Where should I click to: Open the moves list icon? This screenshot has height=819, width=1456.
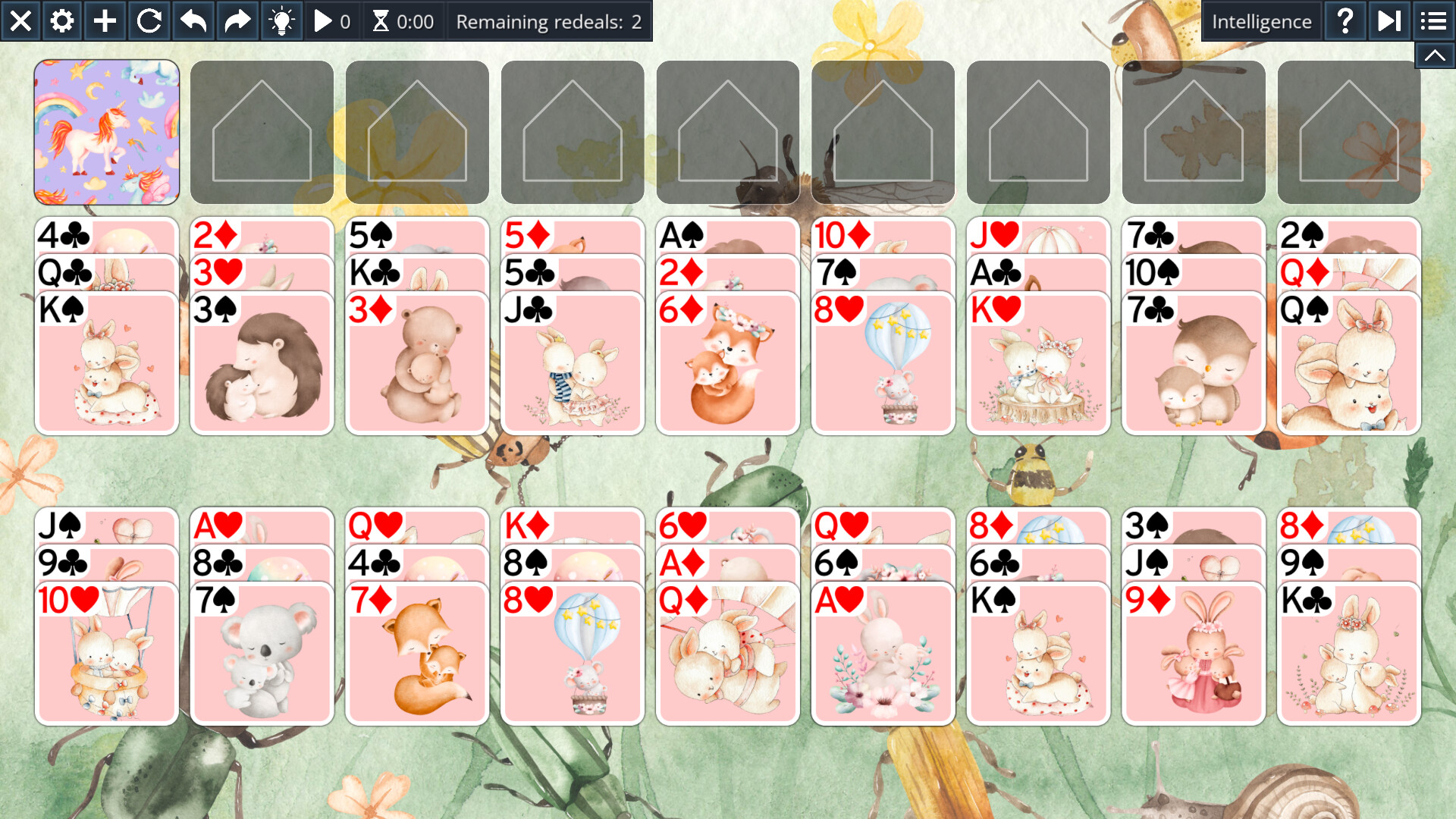[1432, 20]
